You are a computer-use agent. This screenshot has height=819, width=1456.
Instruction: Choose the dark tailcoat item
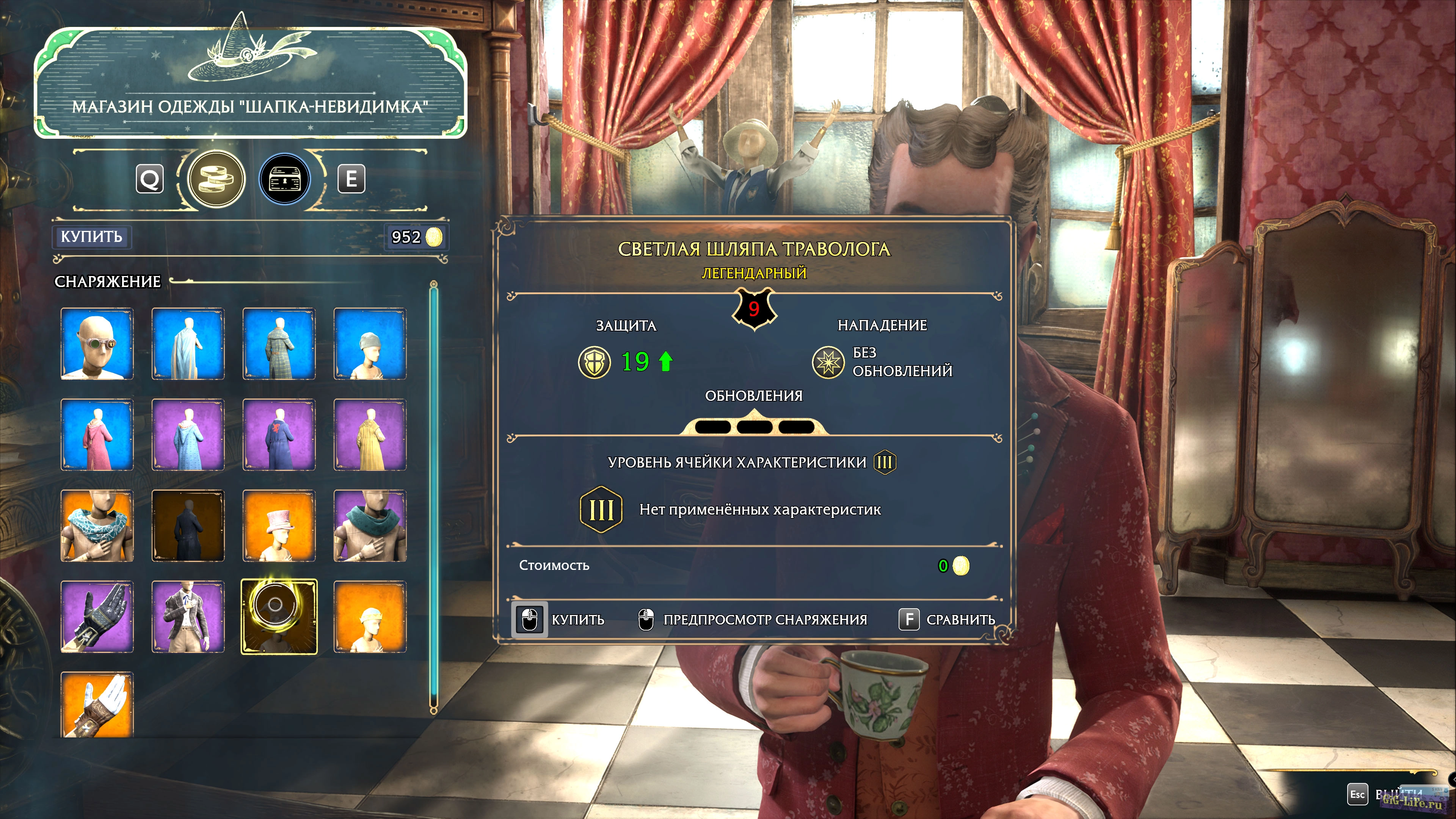[x=188, y=526]
